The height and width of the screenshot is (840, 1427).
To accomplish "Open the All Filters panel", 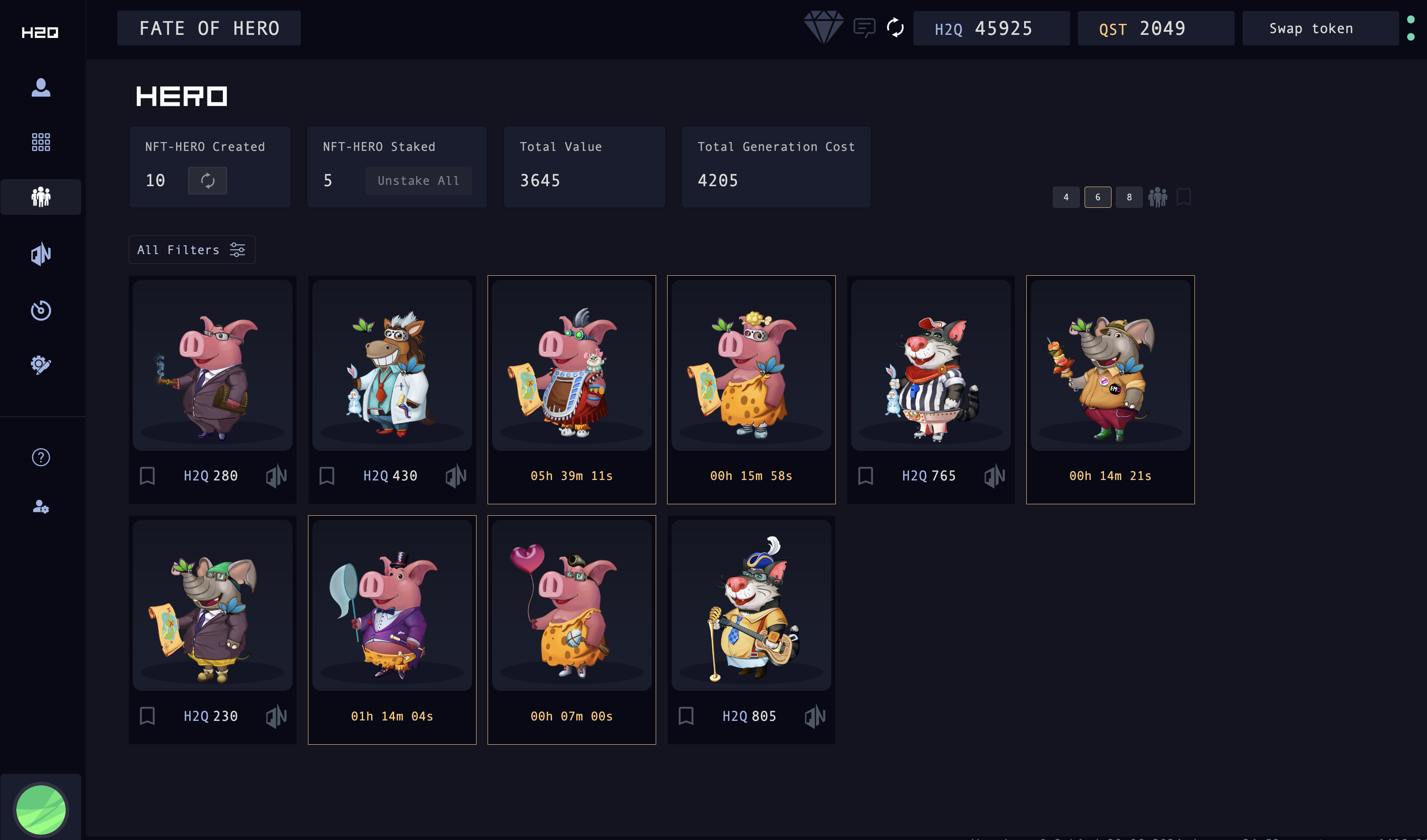I will click(192, 250).
